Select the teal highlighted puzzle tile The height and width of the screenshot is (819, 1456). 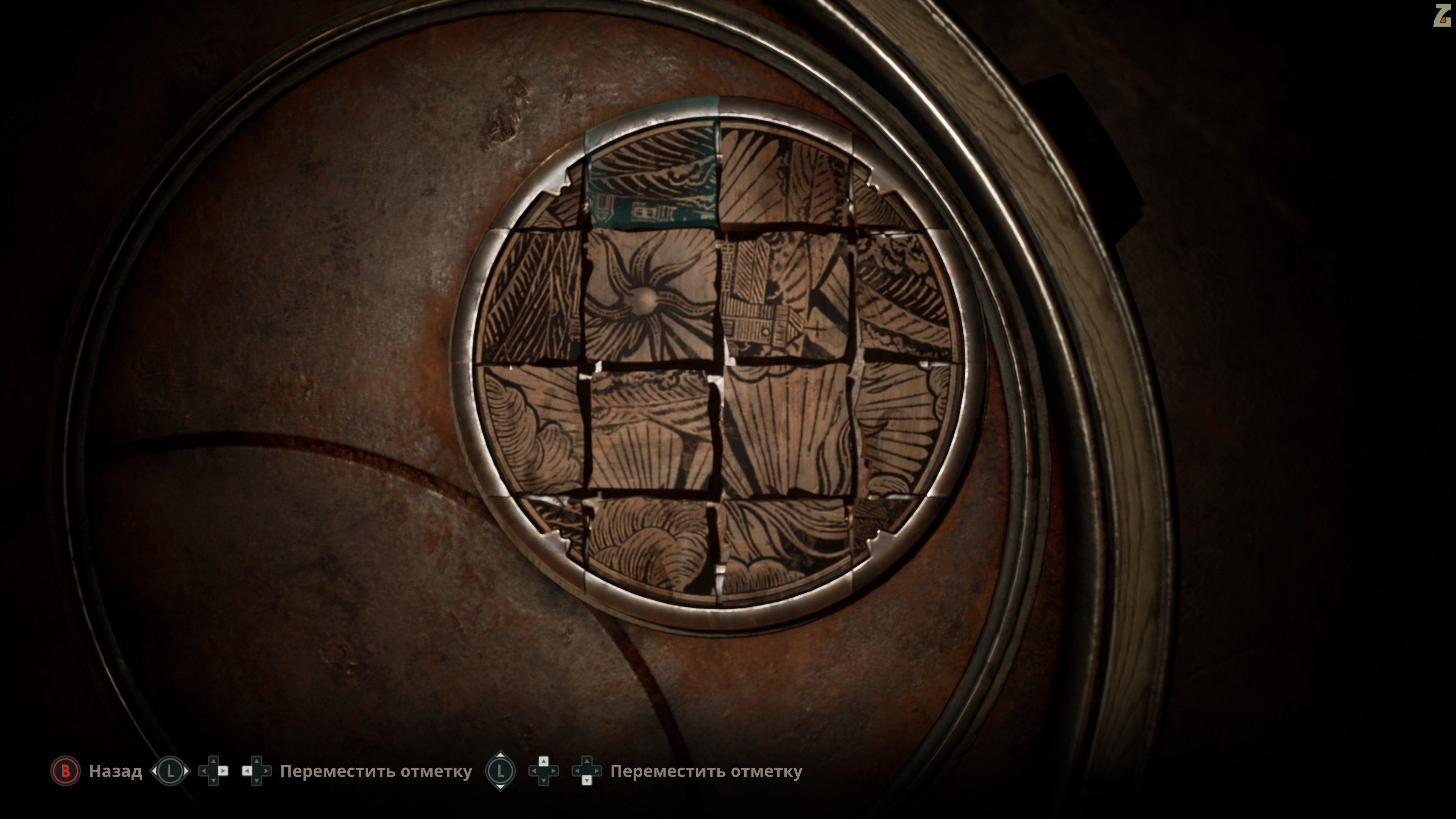[652, 172]
